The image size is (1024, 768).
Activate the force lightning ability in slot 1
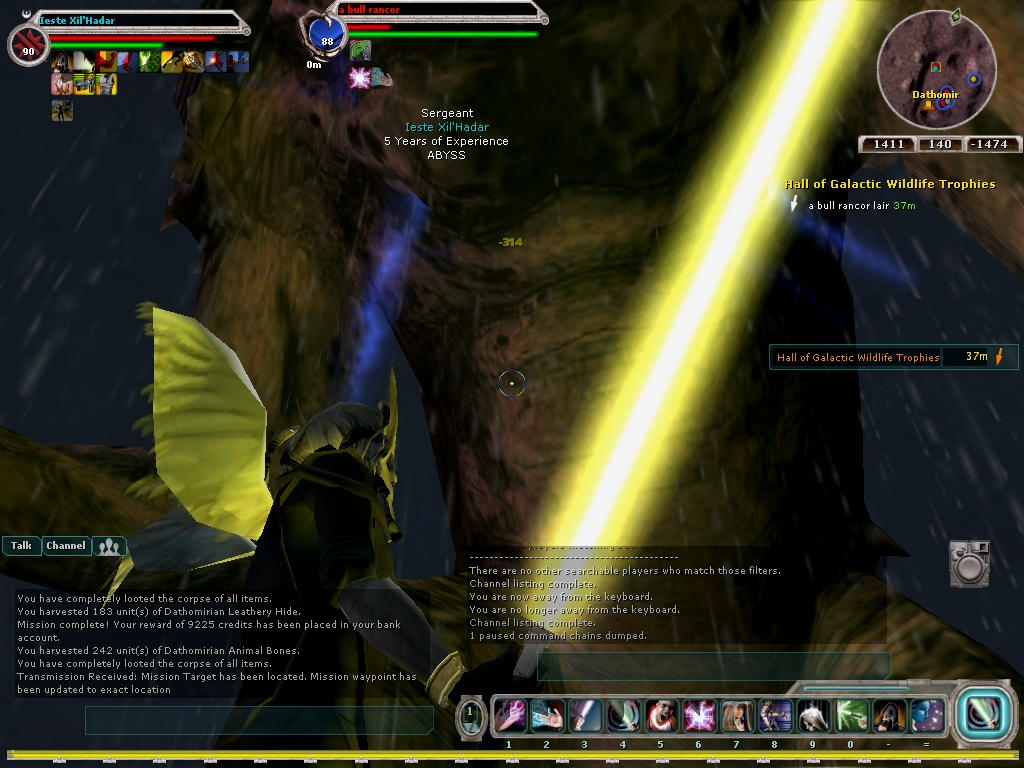click(x=509, y=716)
